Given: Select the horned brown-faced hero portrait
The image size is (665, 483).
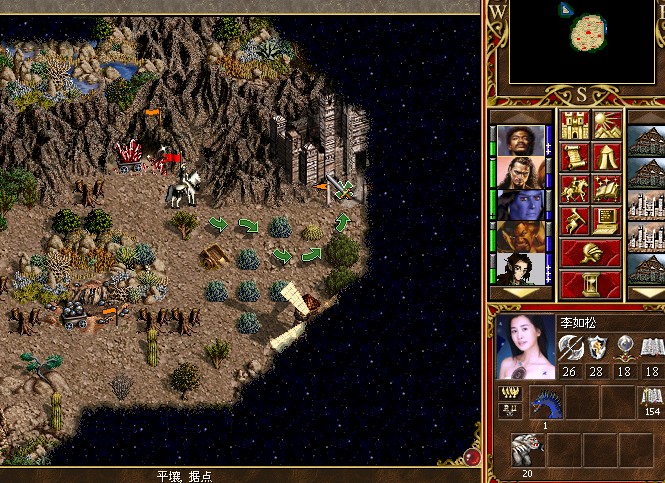Looking at the screenshot, I should [x=520, y=237].
